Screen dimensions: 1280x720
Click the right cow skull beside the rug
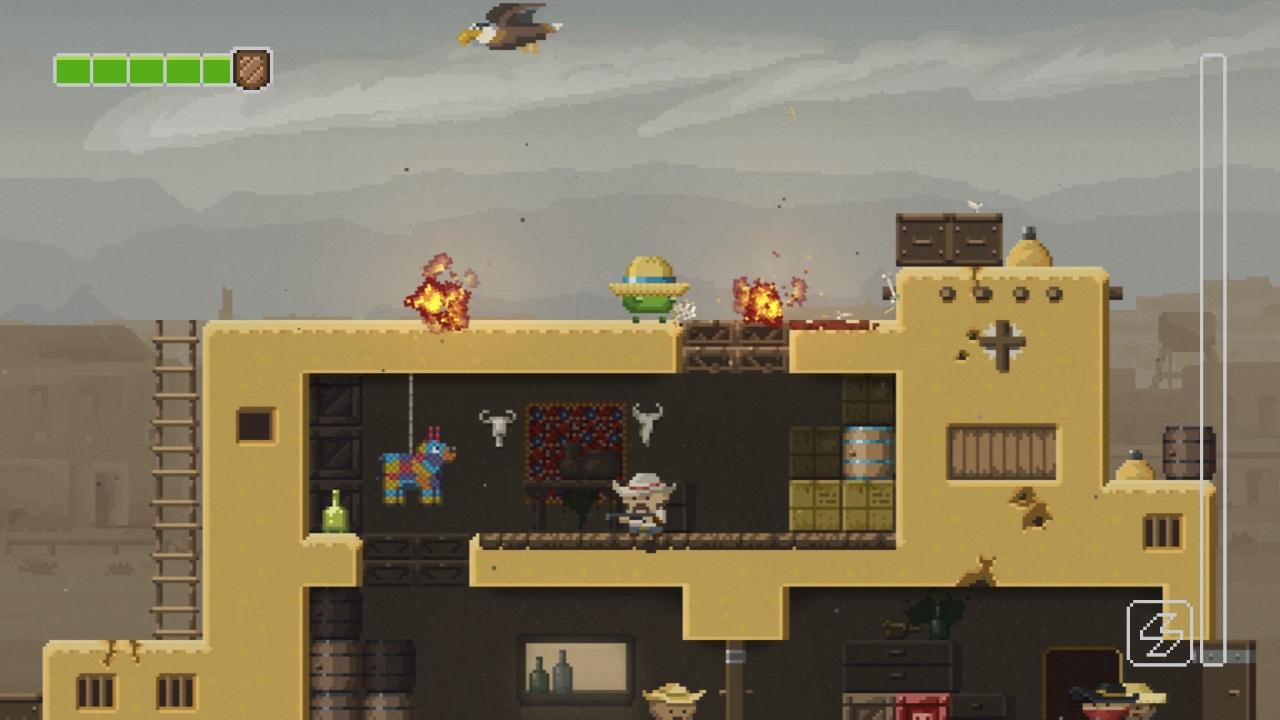pyautogui.click(x=646, y=420)
